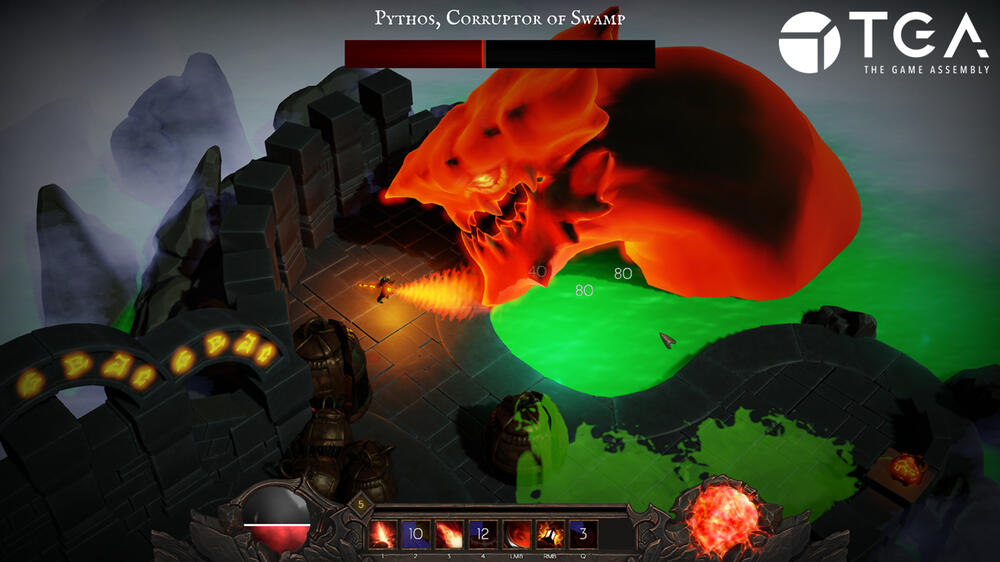Select the ability slot showing cooldown 12

coord(483,533)
